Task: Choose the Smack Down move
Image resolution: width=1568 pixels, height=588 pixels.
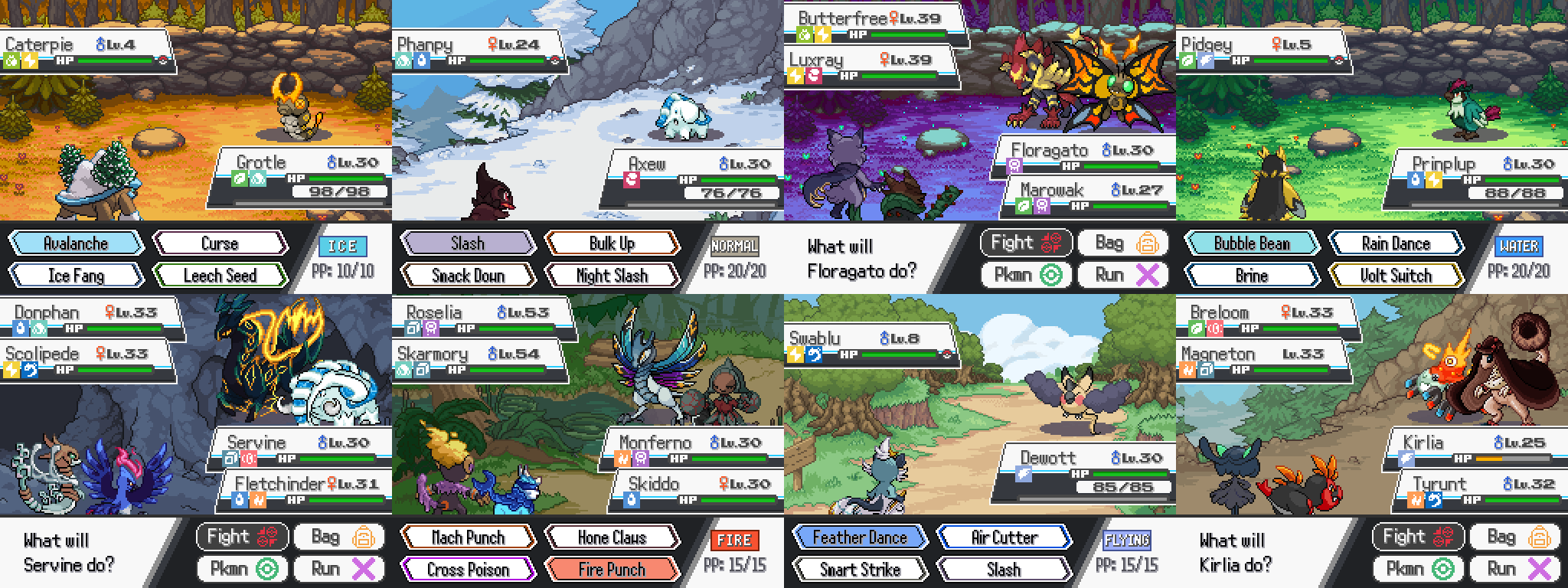Action: [468, 276]
